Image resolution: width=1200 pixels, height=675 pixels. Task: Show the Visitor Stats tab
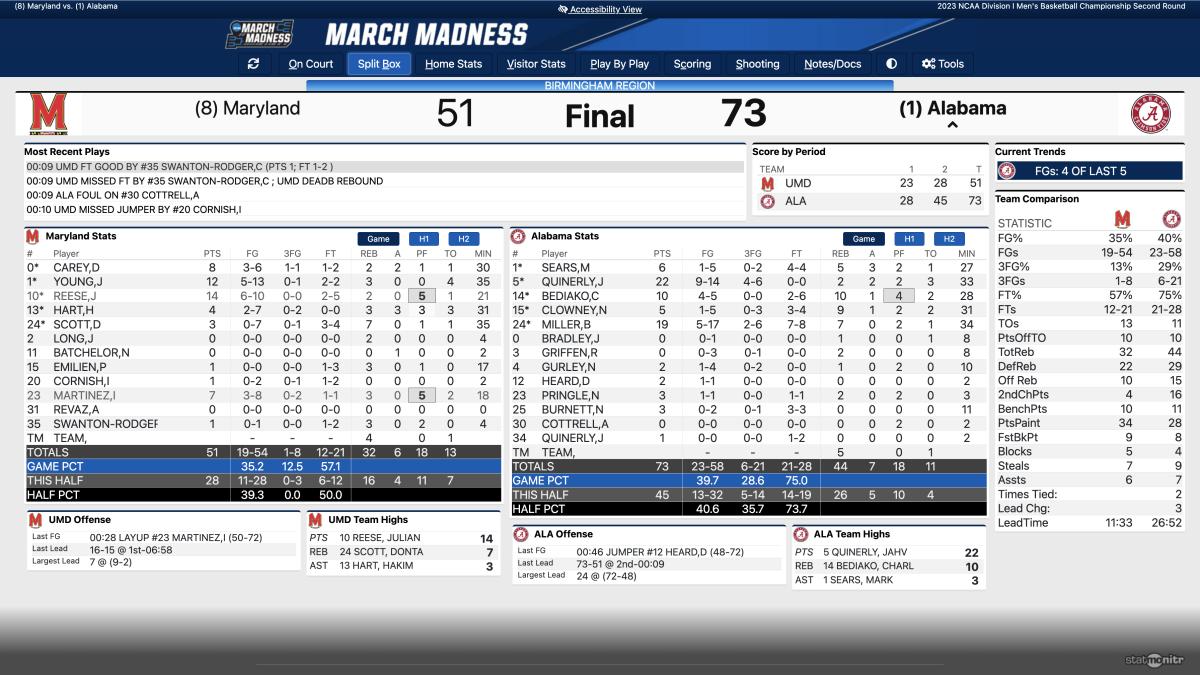click(x=536, y=64)
